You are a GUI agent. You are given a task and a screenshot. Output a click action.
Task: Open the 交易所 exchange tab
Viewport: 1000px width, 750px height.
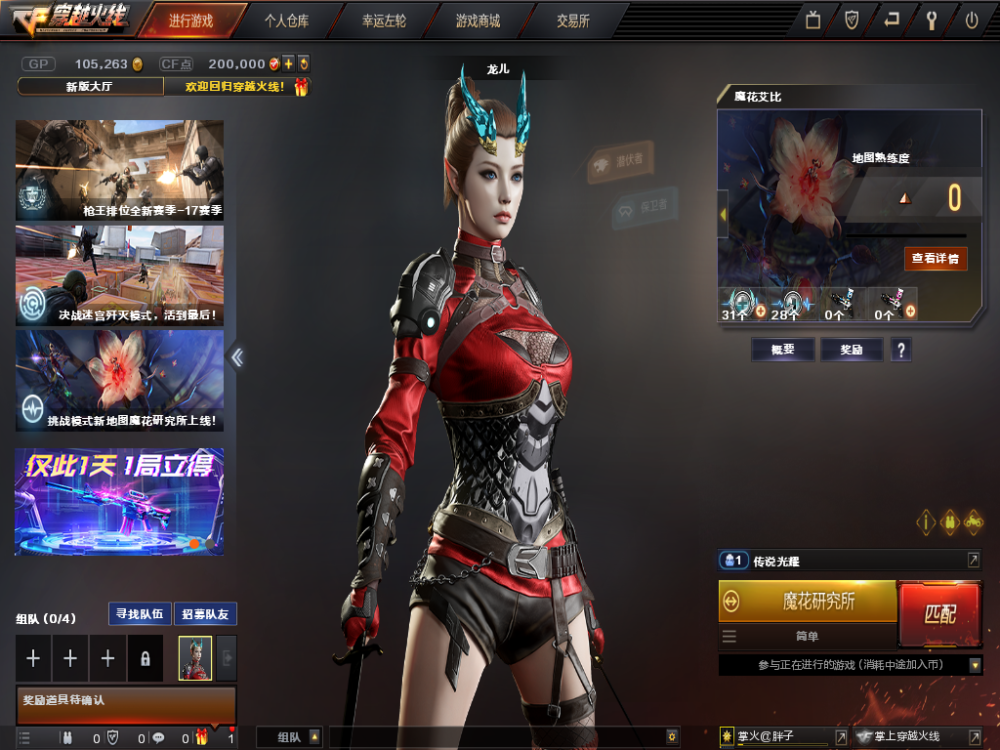point(573,20)
